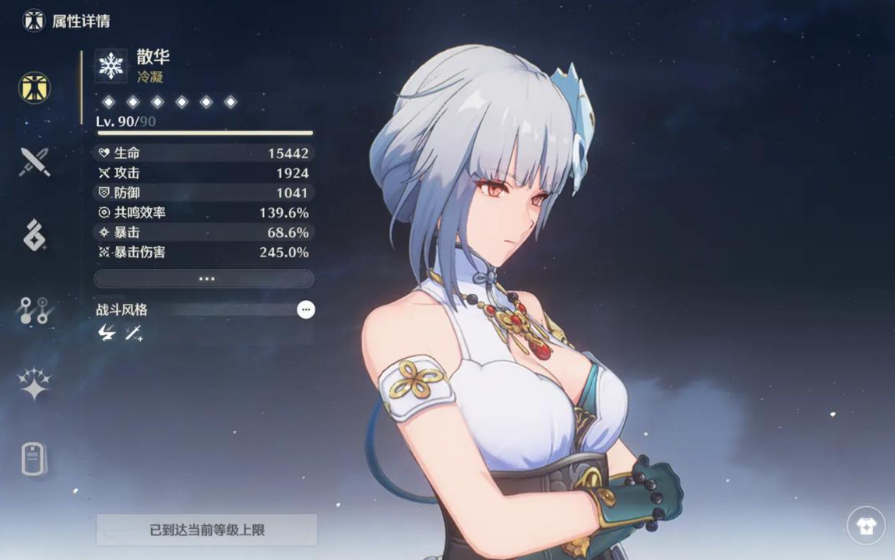895x560 pixels.
Task: Select the snowflake Glacio element icon
Action: point(110,65)
